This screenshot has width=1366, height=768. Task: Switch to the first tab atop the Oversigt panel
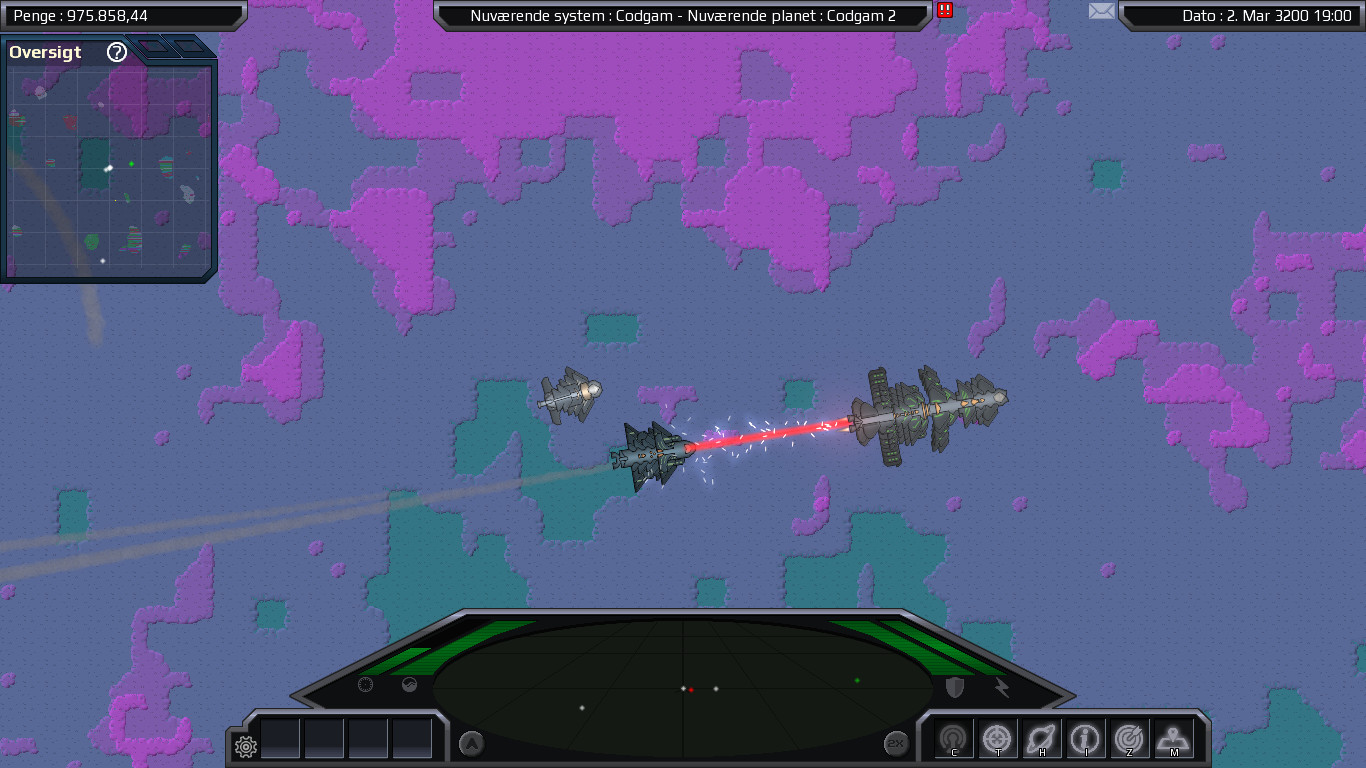click(155, 46)
